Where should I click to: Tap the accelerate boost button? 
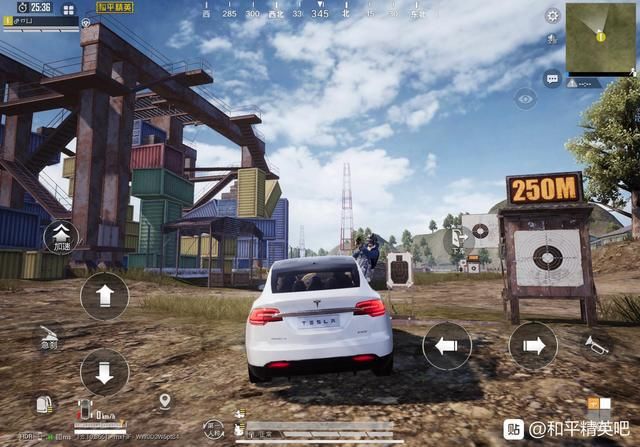pos(61,238)
